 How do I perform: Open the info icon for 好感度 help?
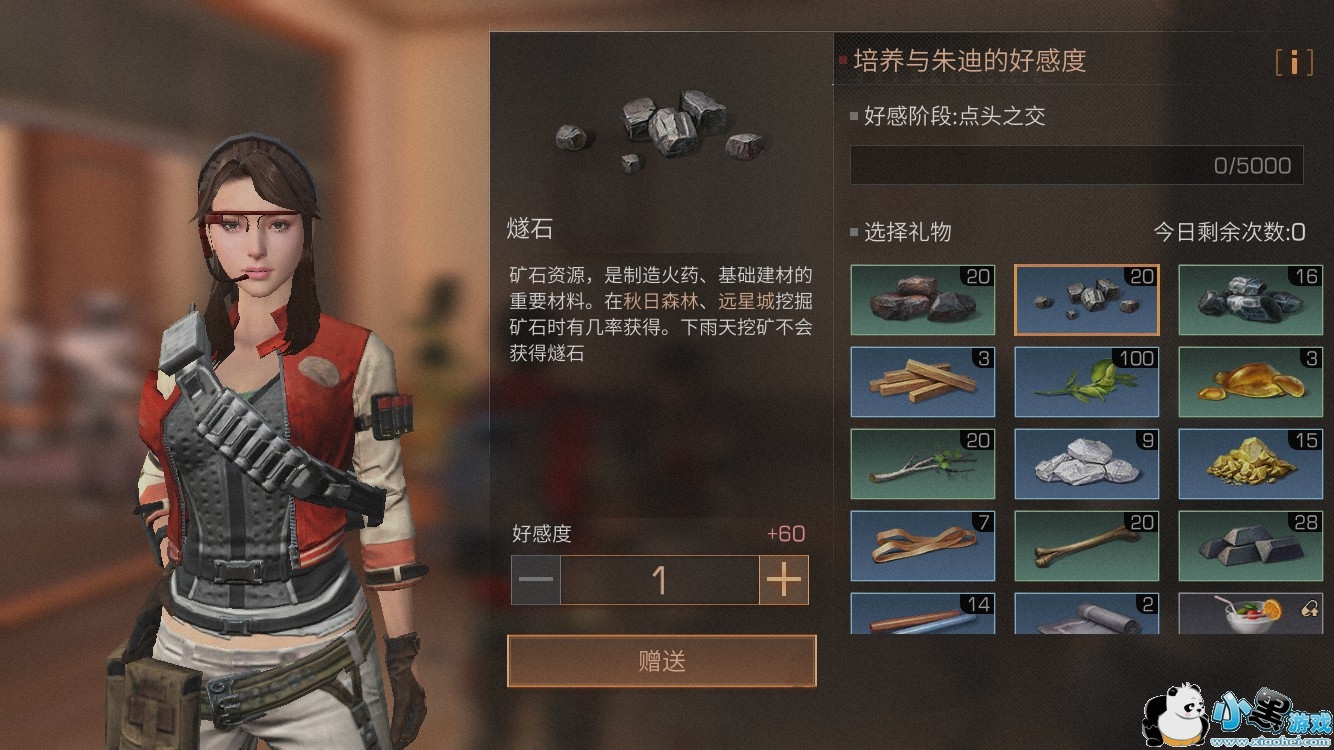[1294, 62]
